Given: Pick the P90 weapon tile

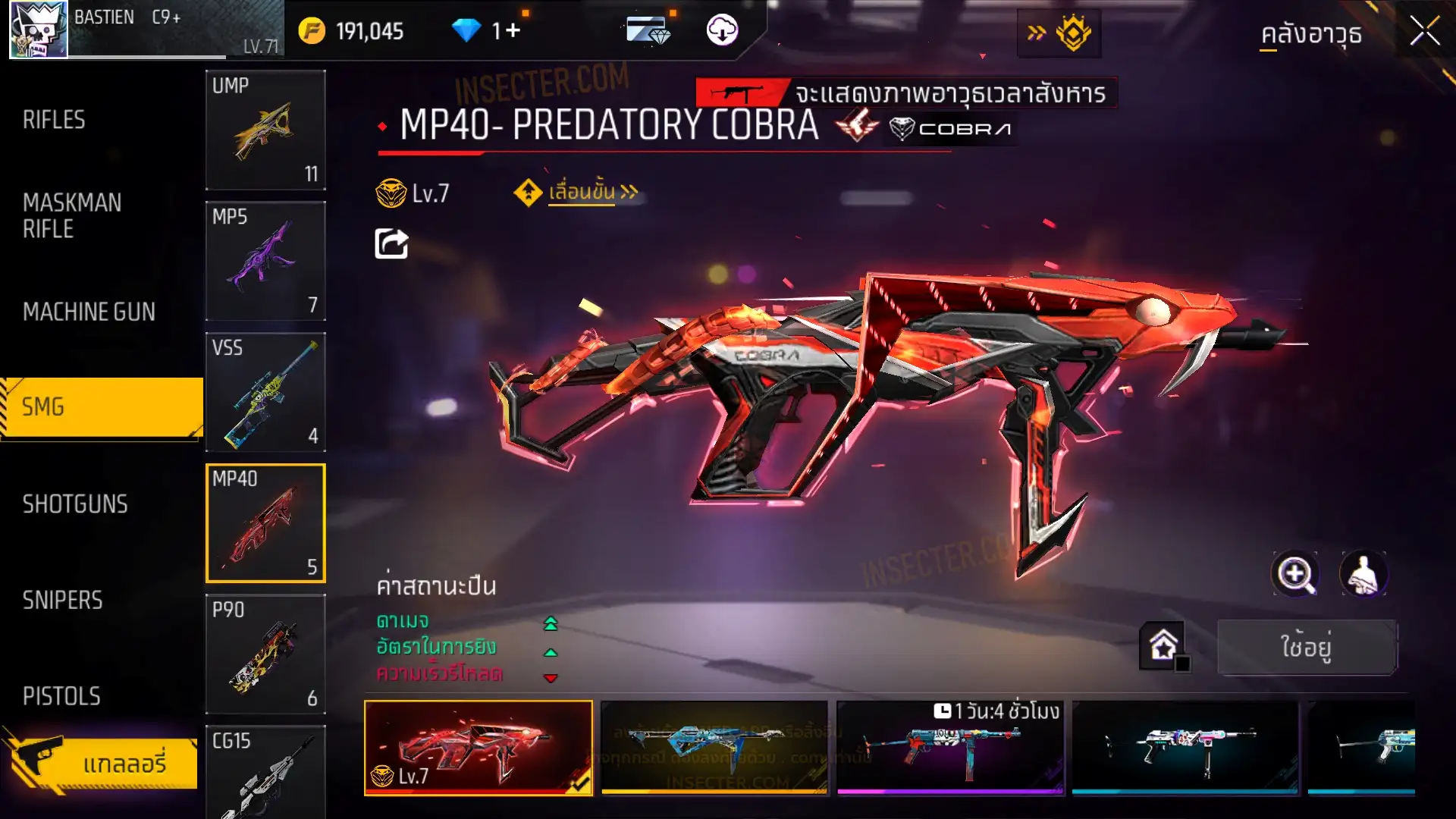Looking at the screenshot, I should point(265,654).
